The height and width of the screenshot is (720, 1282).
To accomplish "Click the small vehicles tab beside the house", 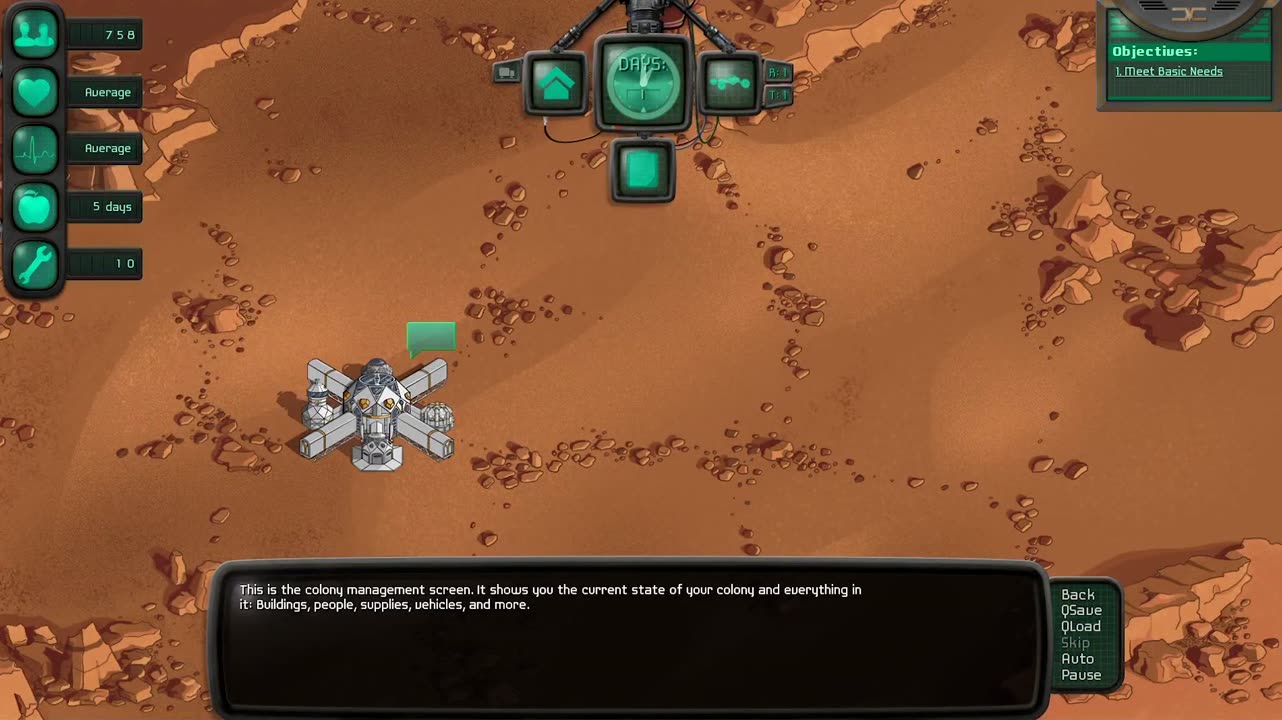I will click(507, 72).
